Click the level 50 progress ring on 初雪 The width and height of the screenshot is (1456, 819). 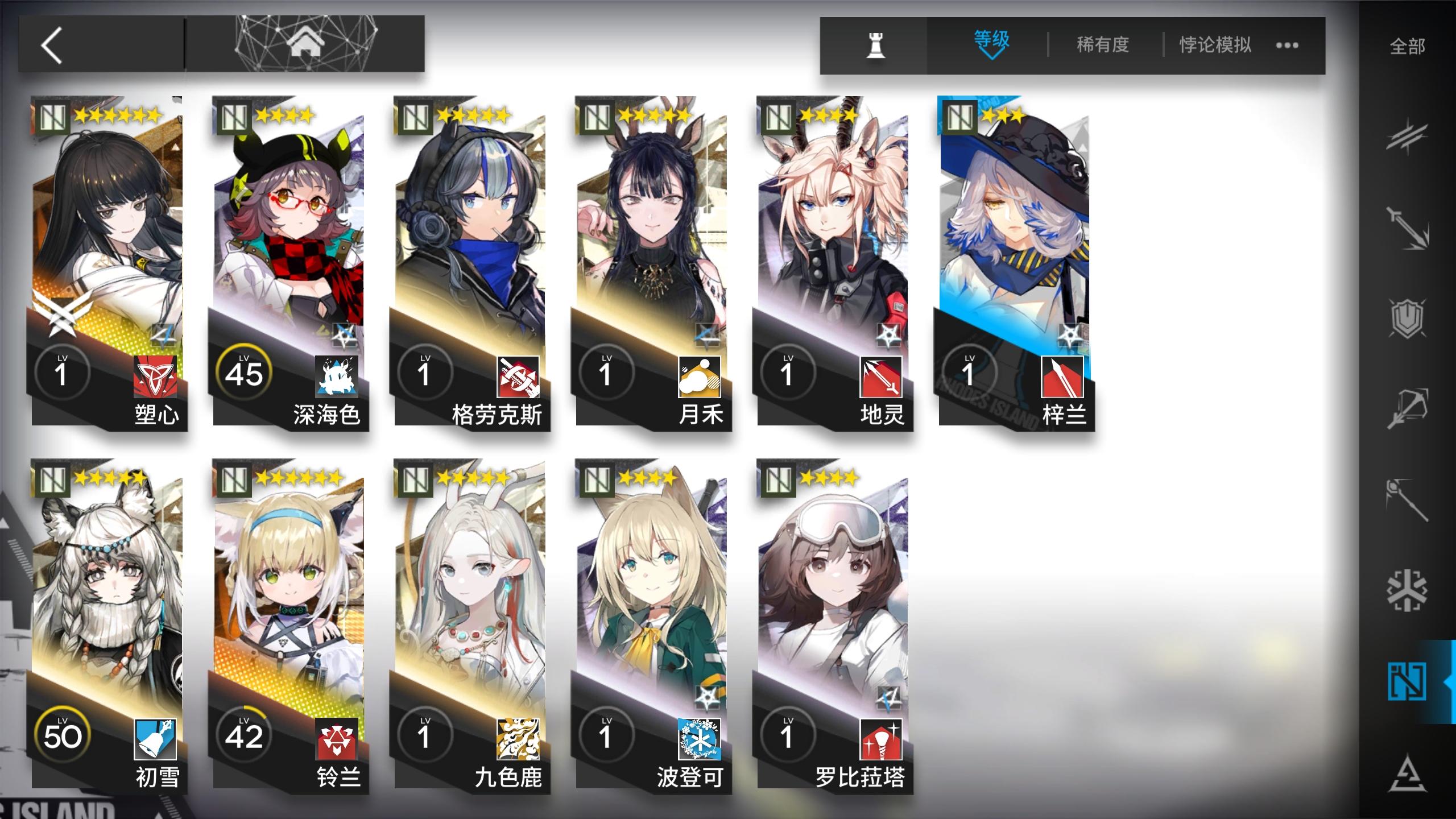(63, 734)
